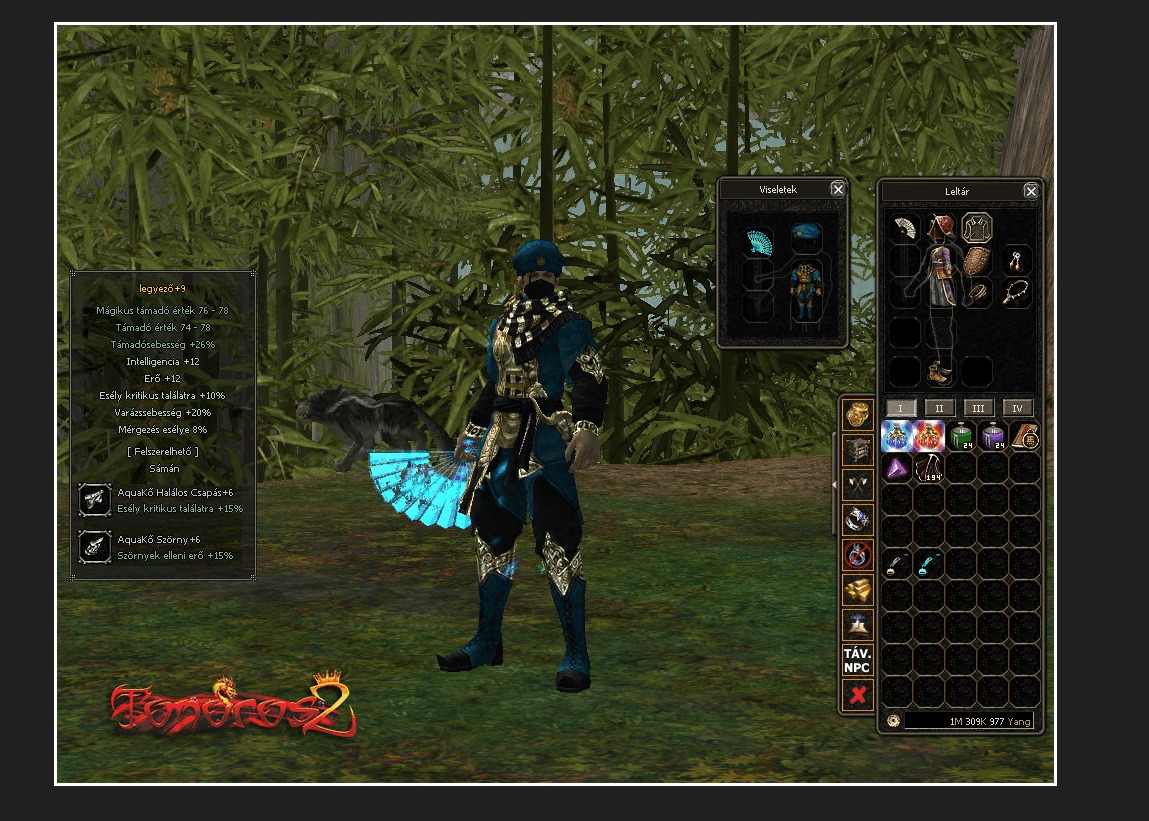1149x821 pixels.
Task: Select inventory page I tab
Action: coord(900,408)
